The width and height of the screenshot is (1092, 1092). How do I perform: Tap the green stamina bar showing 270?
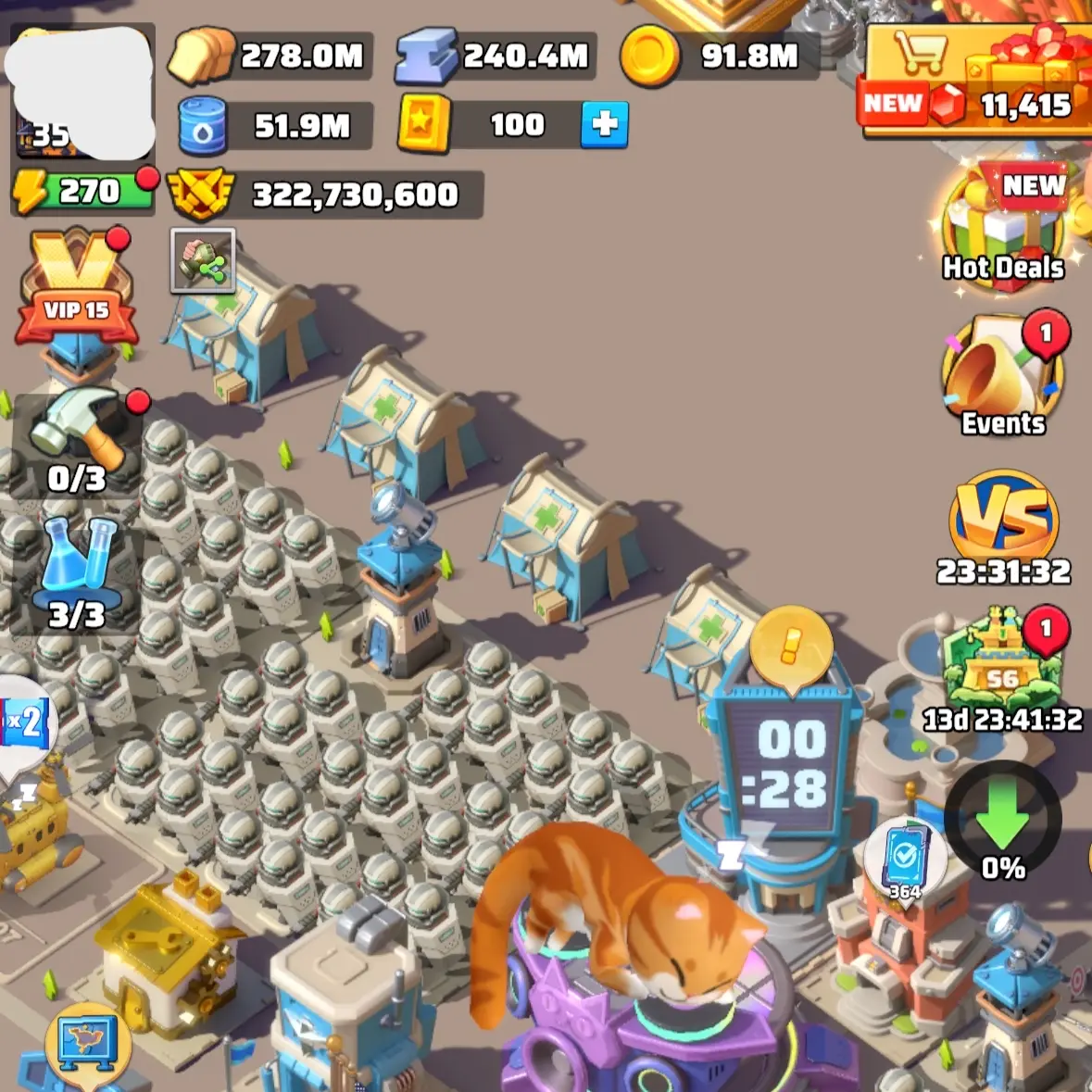point(83,192)
